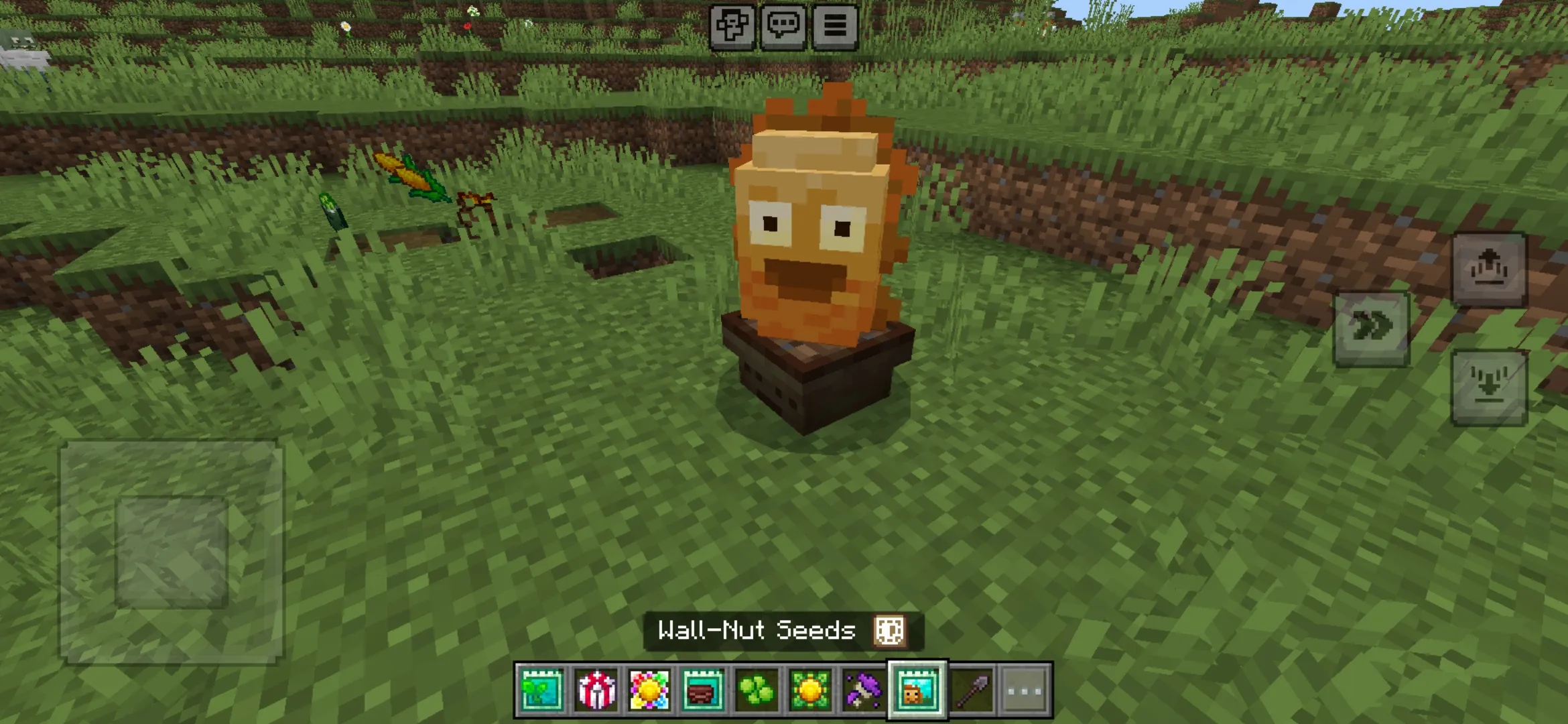Tap the movement joystick pad
The height and width of the screenshot is (724, 1568).
pyautogui.click(x=172, y=551)
